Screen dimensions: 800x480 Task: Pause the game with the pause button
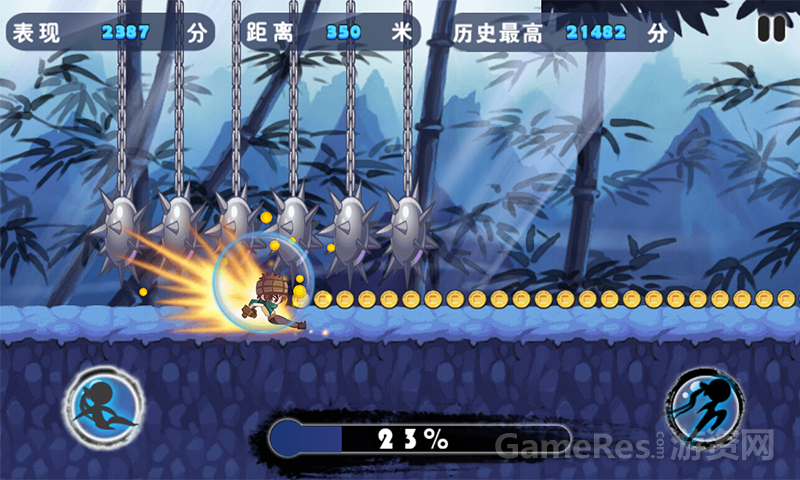[771, 29]
